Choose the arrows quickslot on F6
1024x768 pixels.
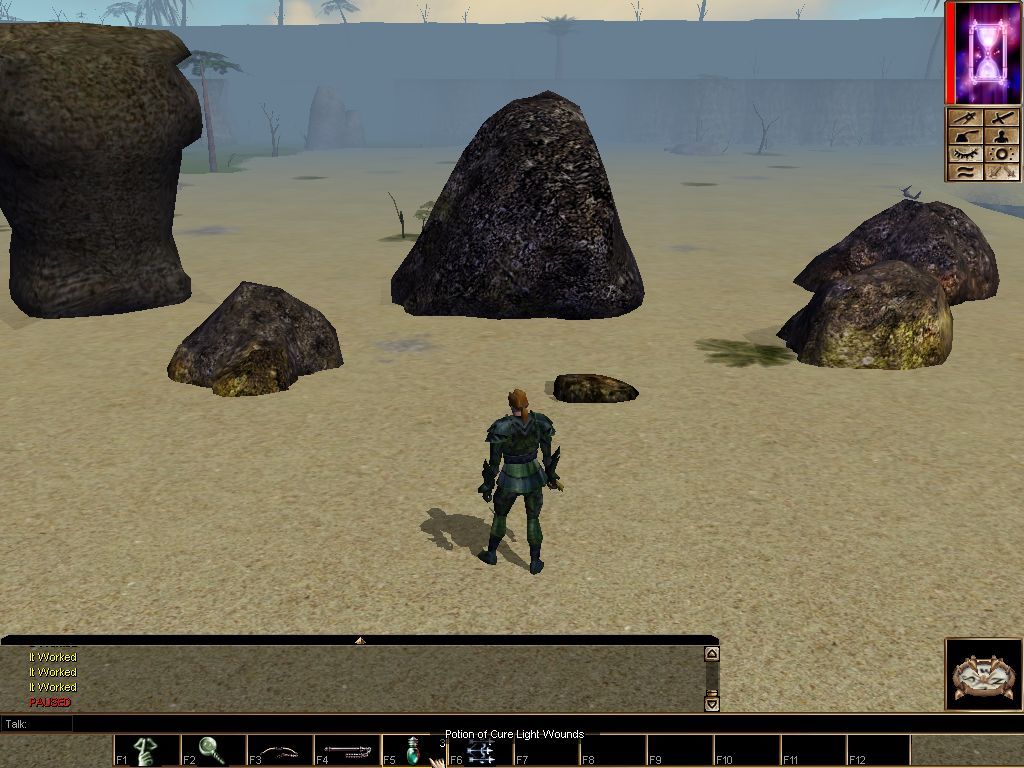(480, 750)
